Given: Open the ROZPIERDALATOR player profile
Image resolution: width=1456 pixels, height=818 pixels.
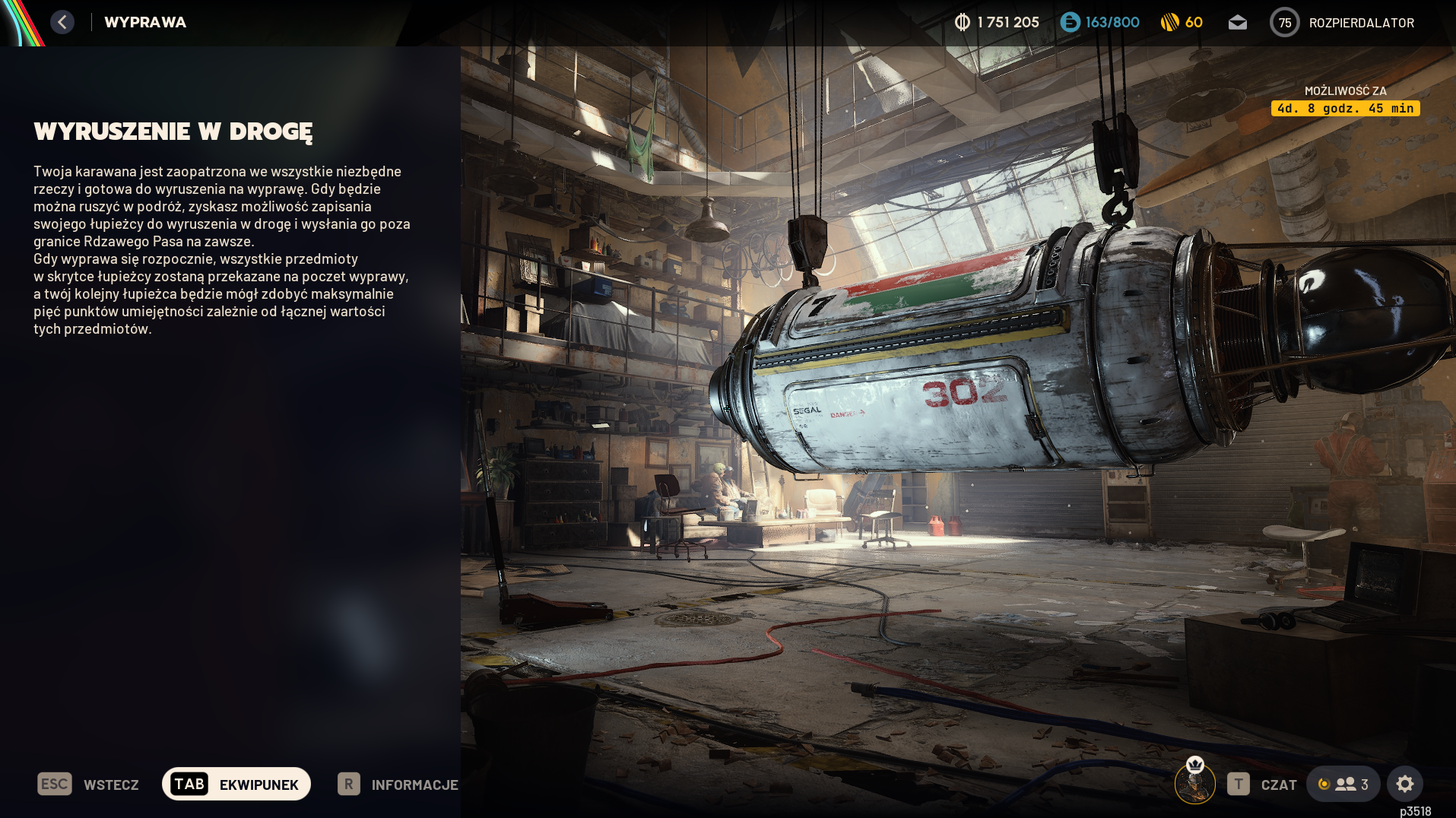Looking at the screenshot, I should [1342, 23].
